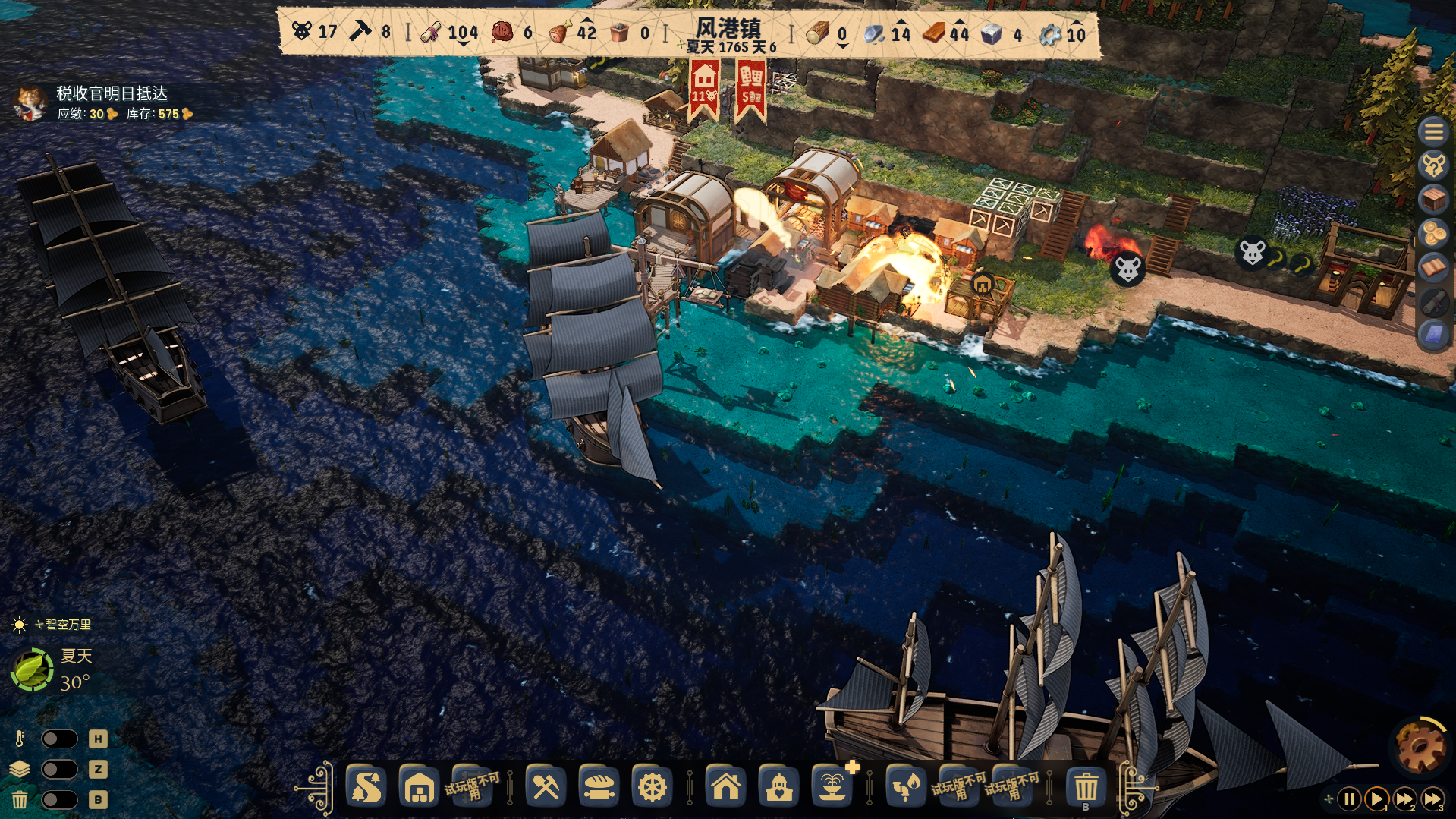Viewport: 1456px width, 819px height.
Task: Choose the bread and rolling pin category
Action: (x=599, y=787)
